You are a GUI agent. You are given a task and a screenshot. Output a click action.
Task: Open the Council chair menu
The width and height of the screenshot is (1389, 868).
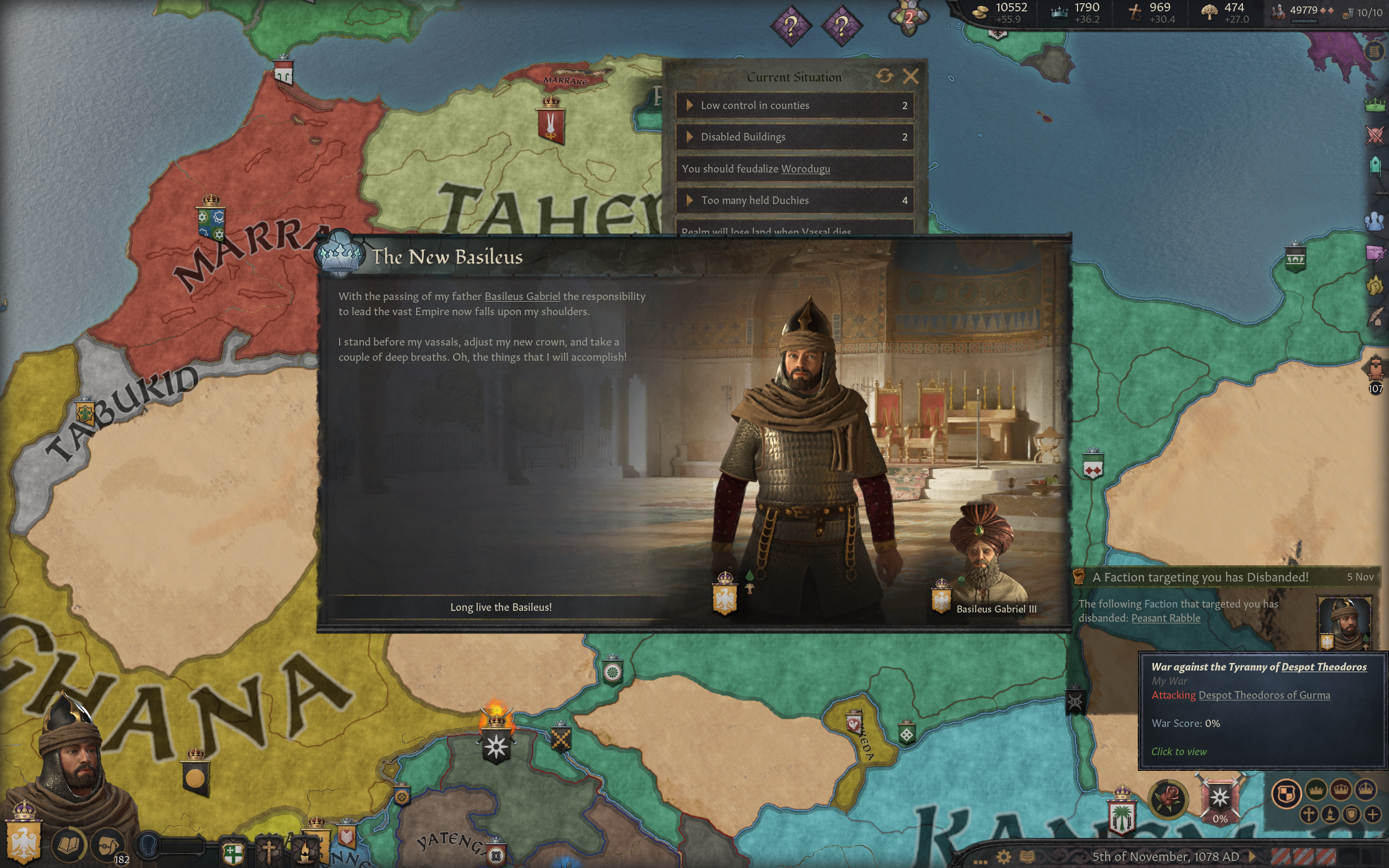[x=1375, y=167]
